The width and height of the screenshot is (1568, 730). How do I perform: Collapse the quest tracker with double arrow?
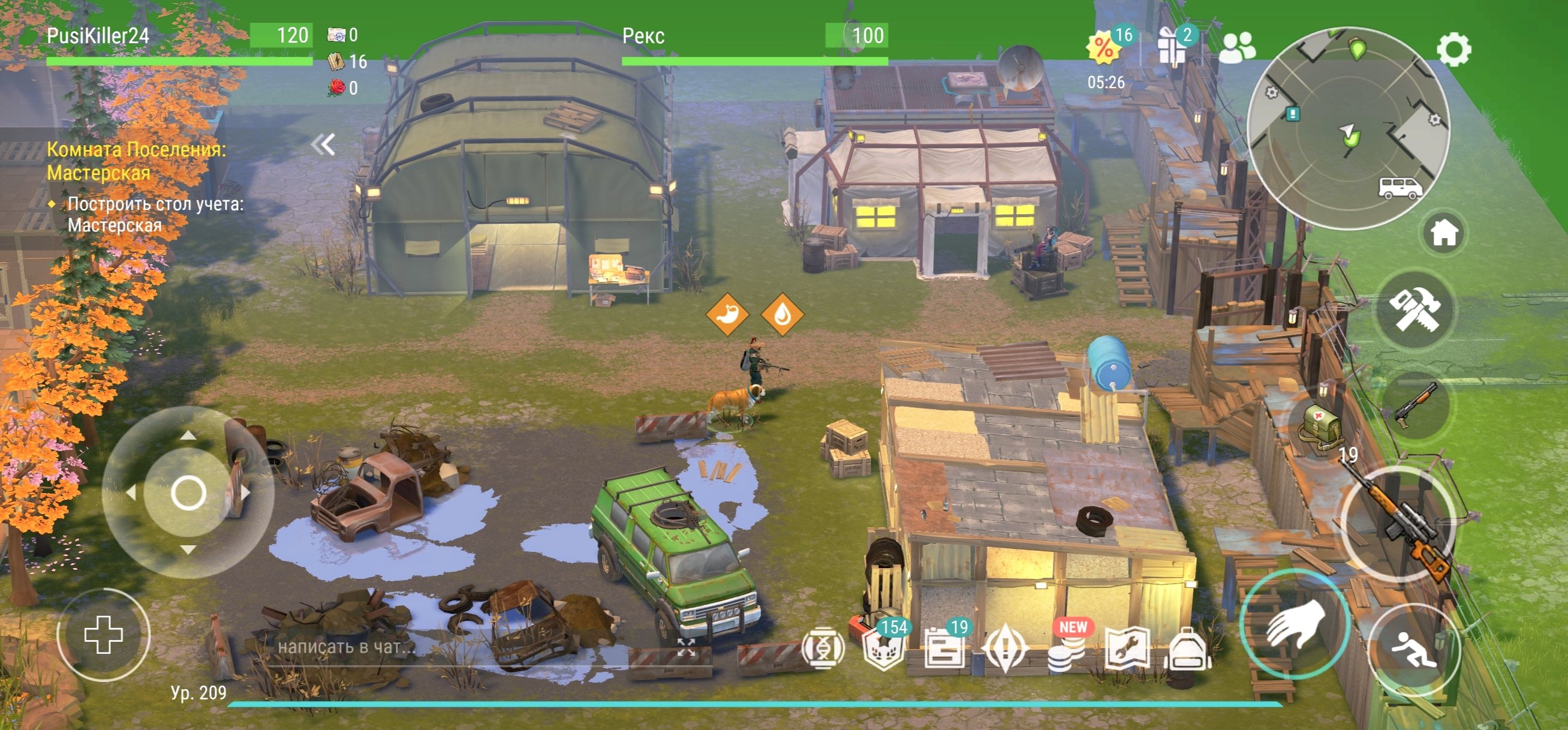(x=323, y=145)
